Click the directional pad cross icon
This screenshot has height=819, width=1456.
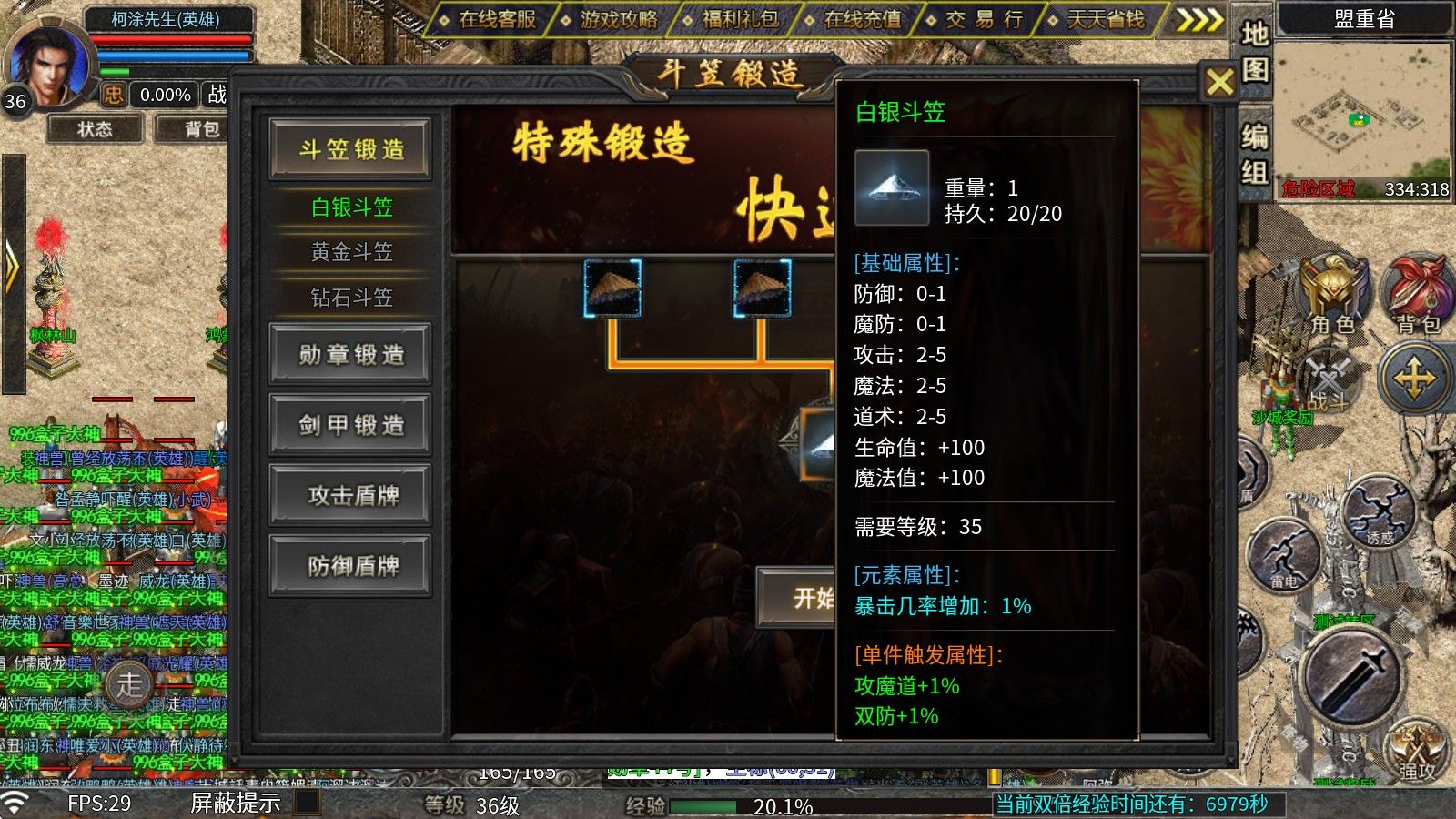1415,378
